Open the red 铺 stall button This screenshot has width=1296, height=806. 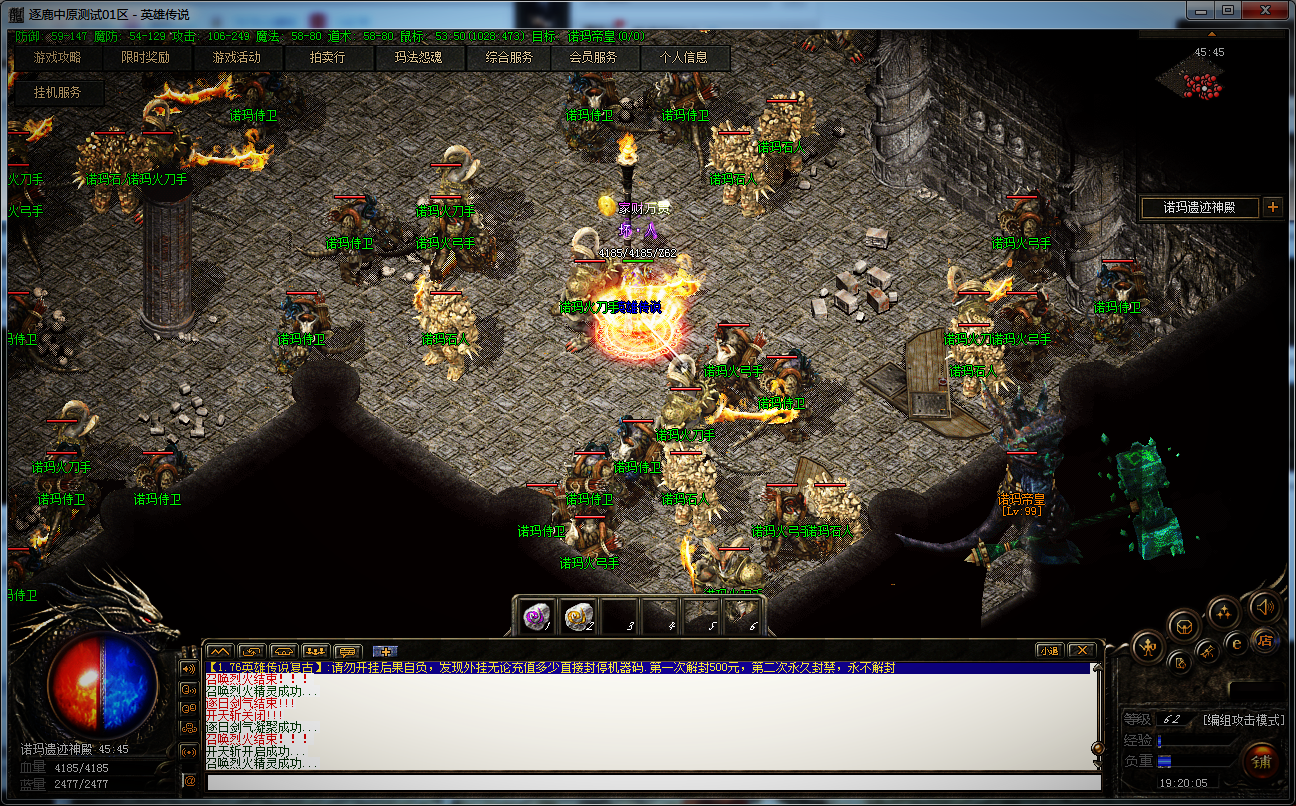point(1260,761)
